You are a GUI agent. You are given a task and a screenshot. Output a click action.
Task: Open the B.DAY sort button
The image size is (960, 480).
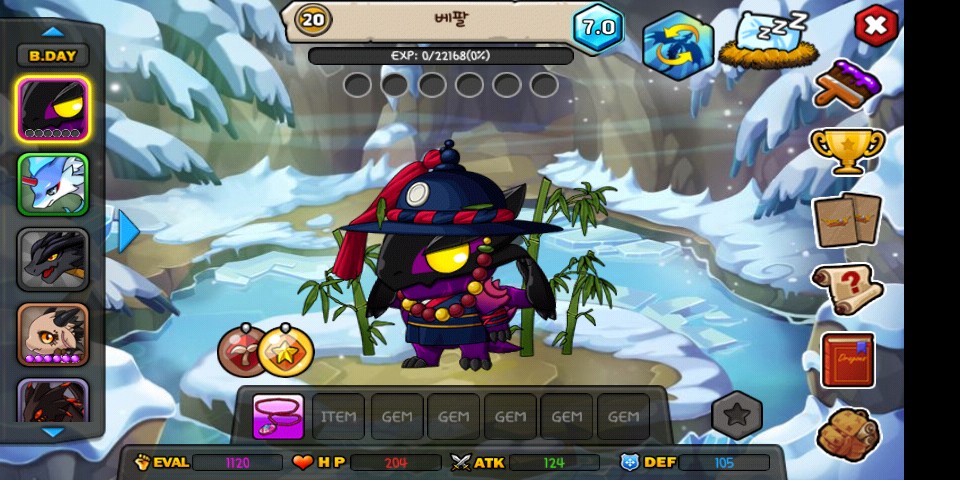(53, 56)
